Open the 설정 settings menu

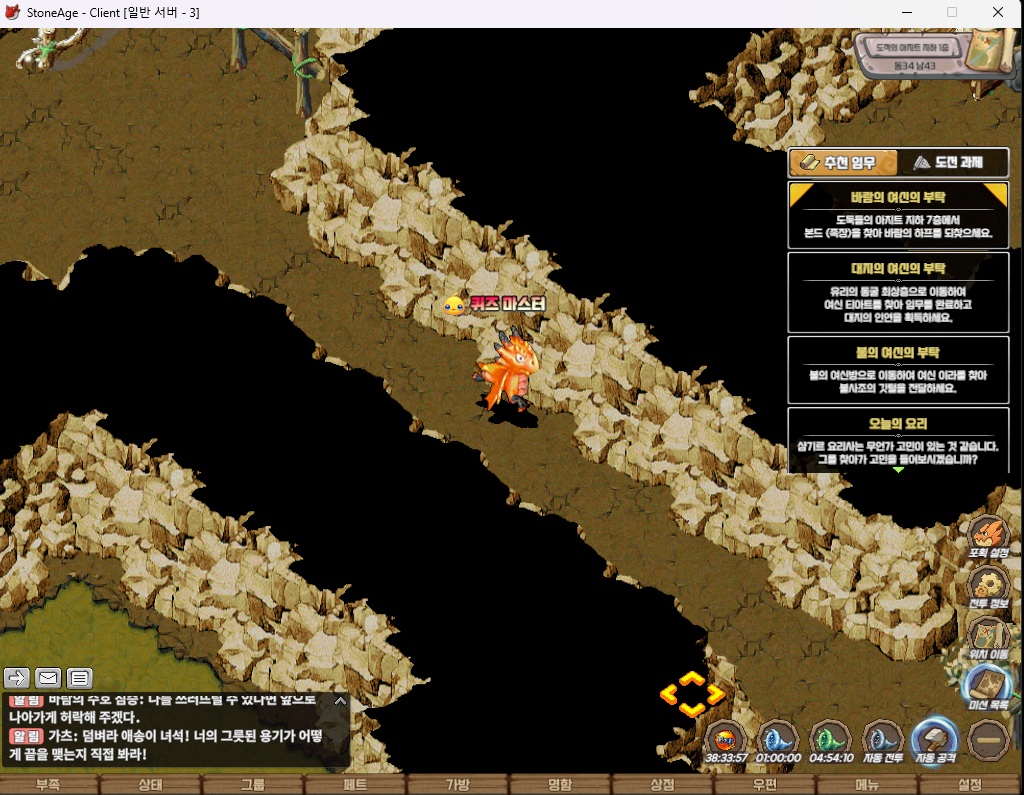click(x=969, y=785)
